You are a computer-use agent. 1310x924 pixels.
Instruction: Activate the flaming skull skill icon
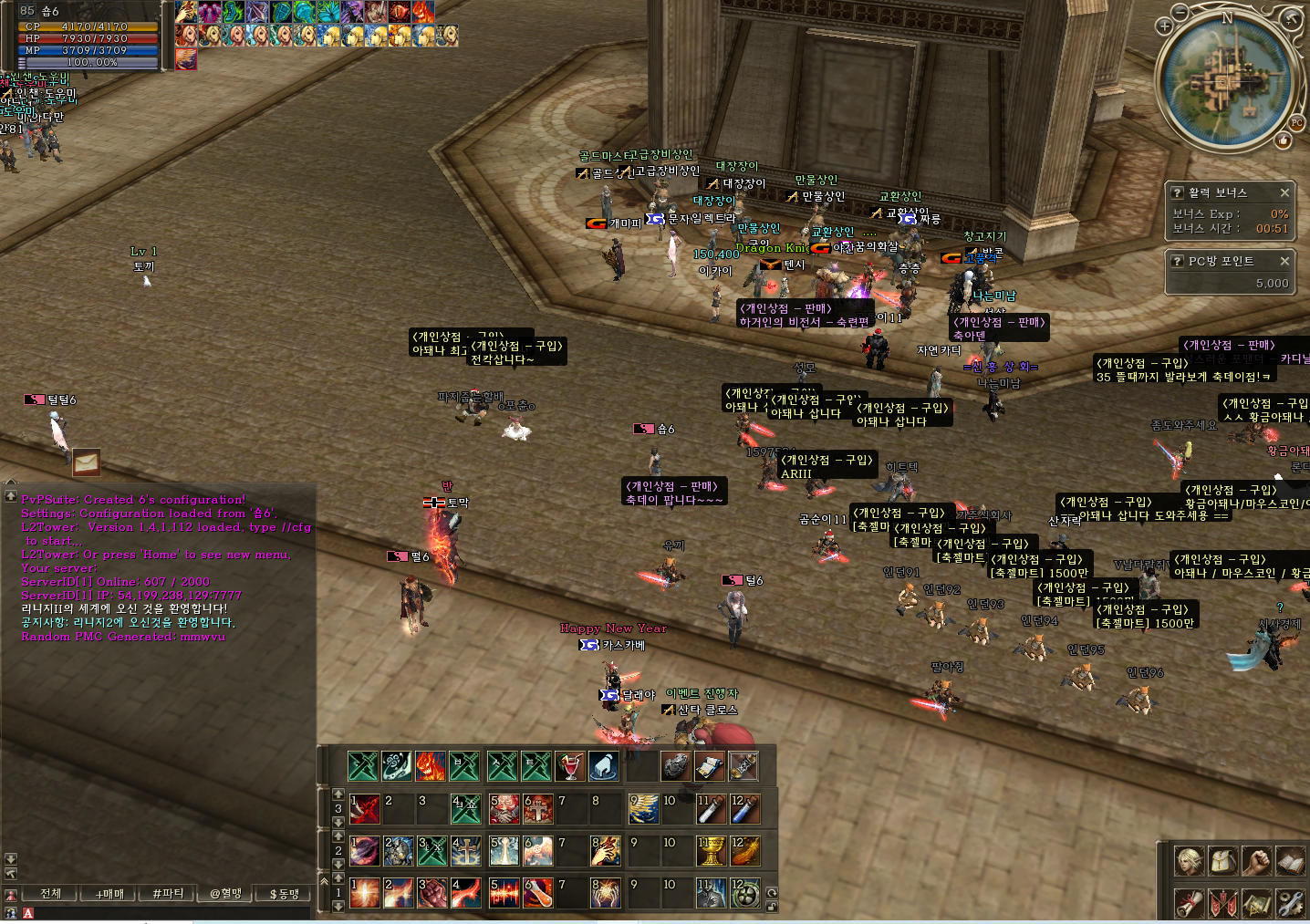(x=431, y=766)
